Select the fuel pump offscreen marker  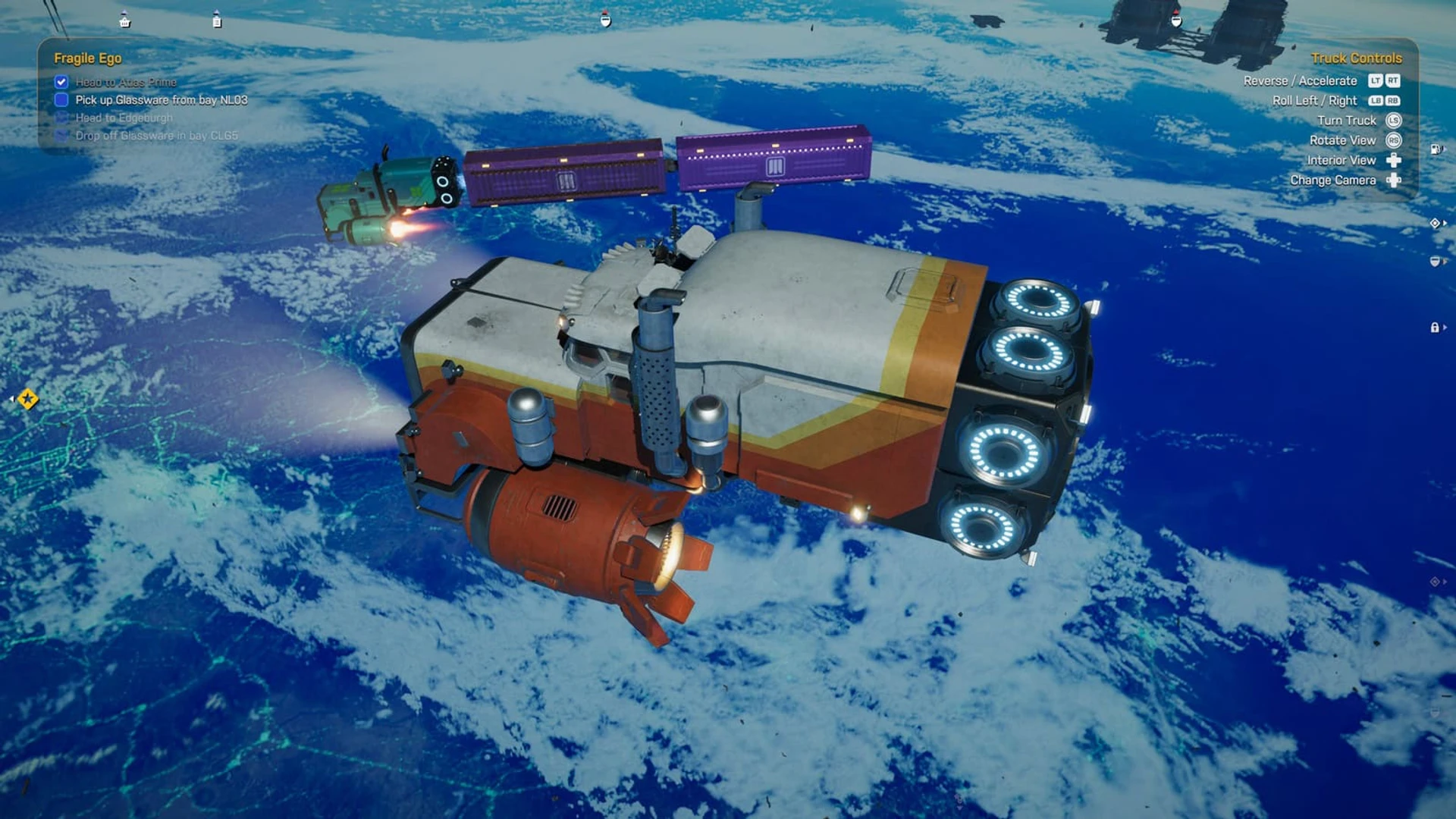(x=1435, y=149)
